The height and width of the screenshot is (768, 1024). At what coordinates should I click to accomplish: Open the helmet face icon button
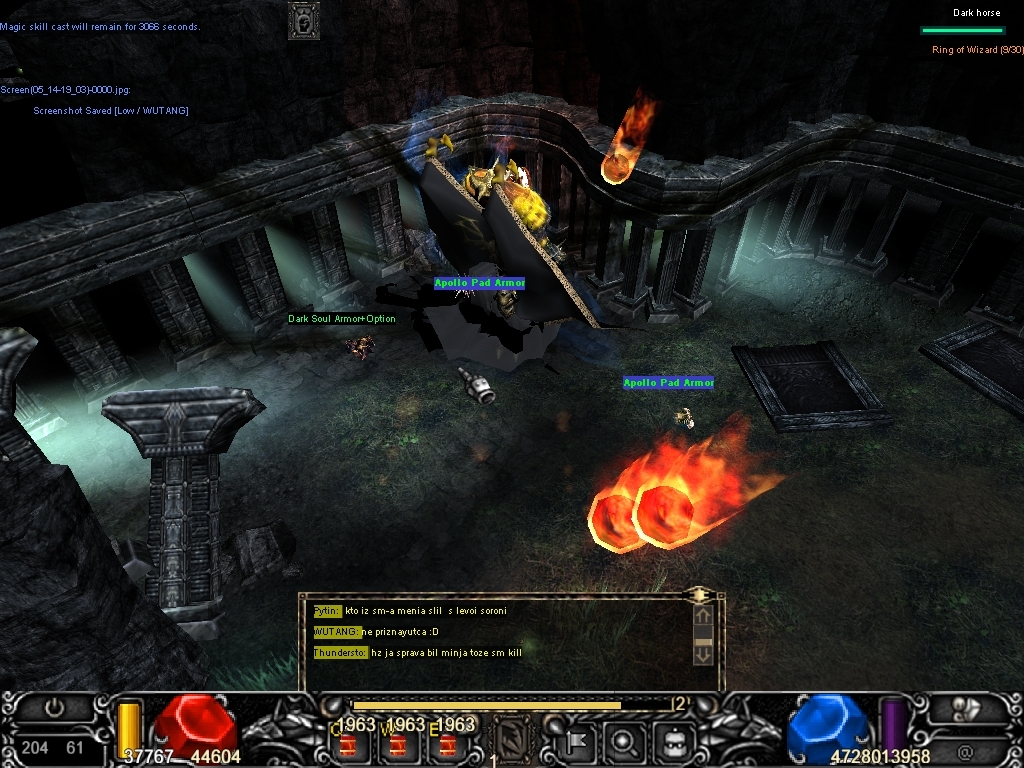671,743
